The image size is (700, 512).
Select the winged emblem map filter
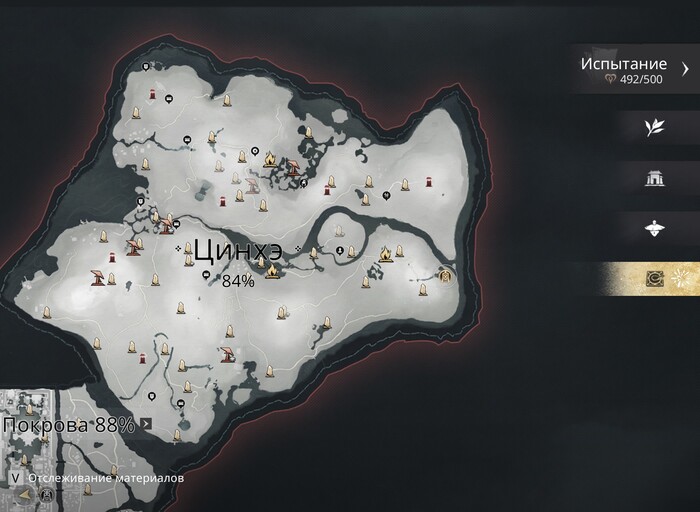655,229
